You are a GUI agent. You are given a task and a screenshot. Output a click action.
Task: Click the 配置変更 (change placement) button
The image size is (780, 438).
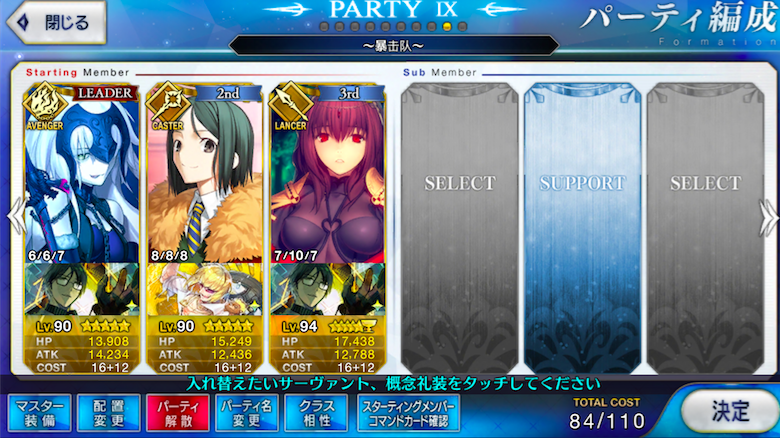click(x=108, y=411)
